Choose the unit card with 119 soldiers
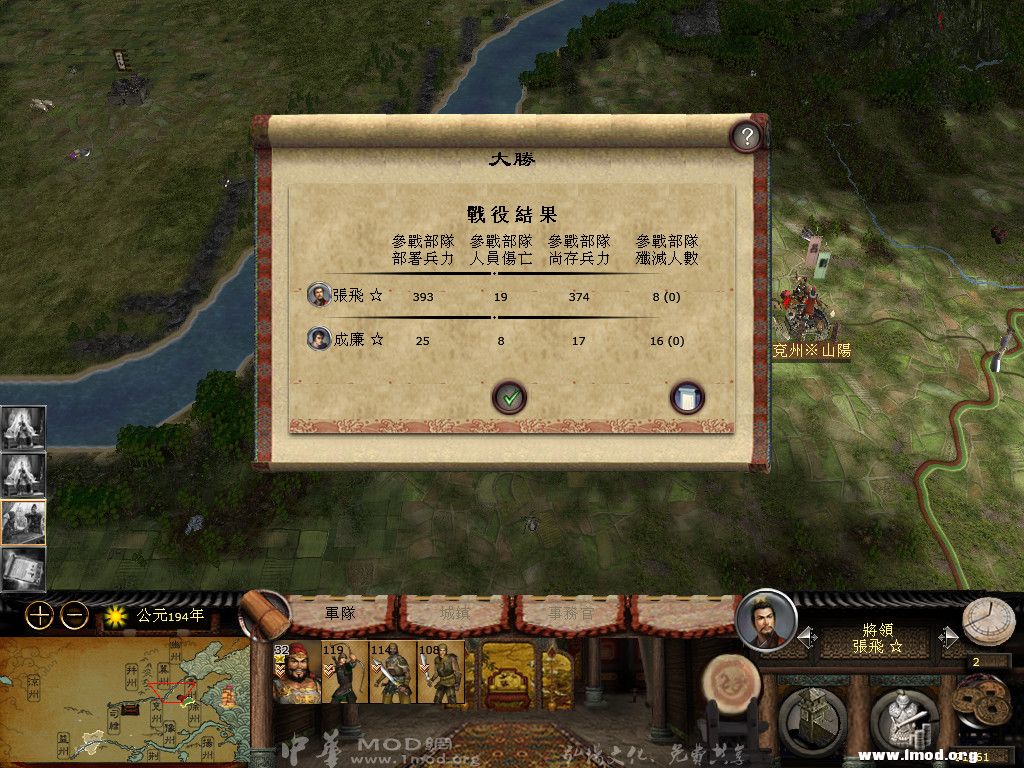The width and height of the screenshot is (1024, 768). (345, 673)
